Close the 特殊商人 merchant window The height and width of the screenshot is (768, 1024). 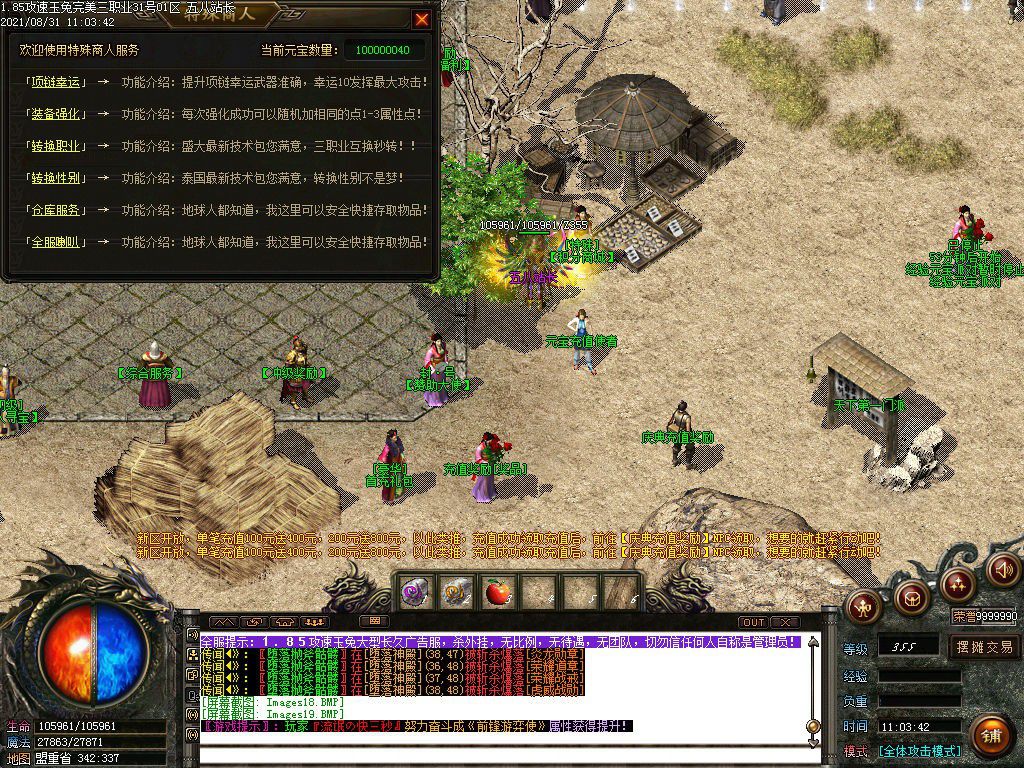[x=421, y=19]
